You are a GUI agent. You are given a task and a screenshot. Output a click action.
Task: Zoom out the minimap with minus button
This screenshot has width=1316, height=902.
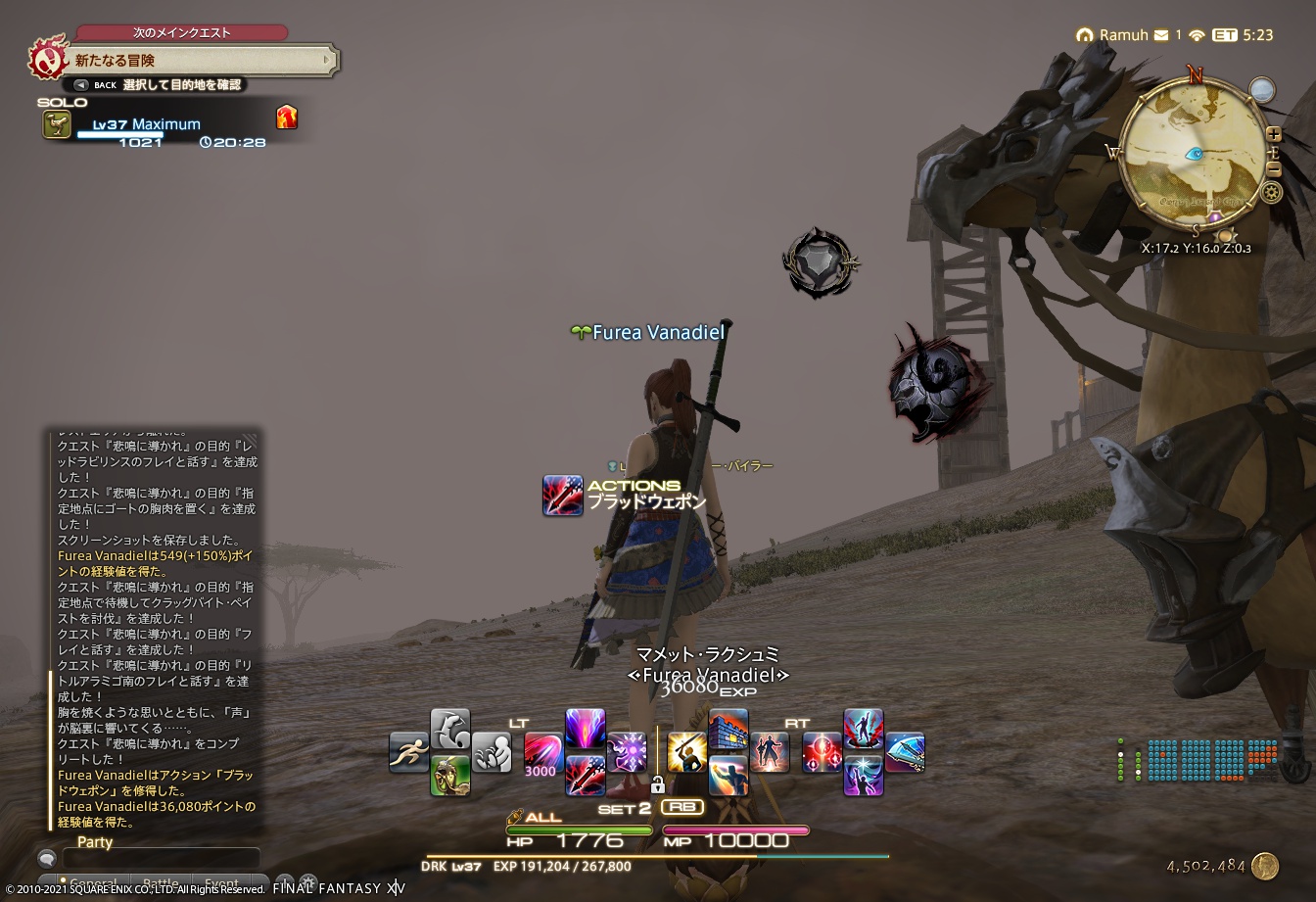(x=1273, y=168)
